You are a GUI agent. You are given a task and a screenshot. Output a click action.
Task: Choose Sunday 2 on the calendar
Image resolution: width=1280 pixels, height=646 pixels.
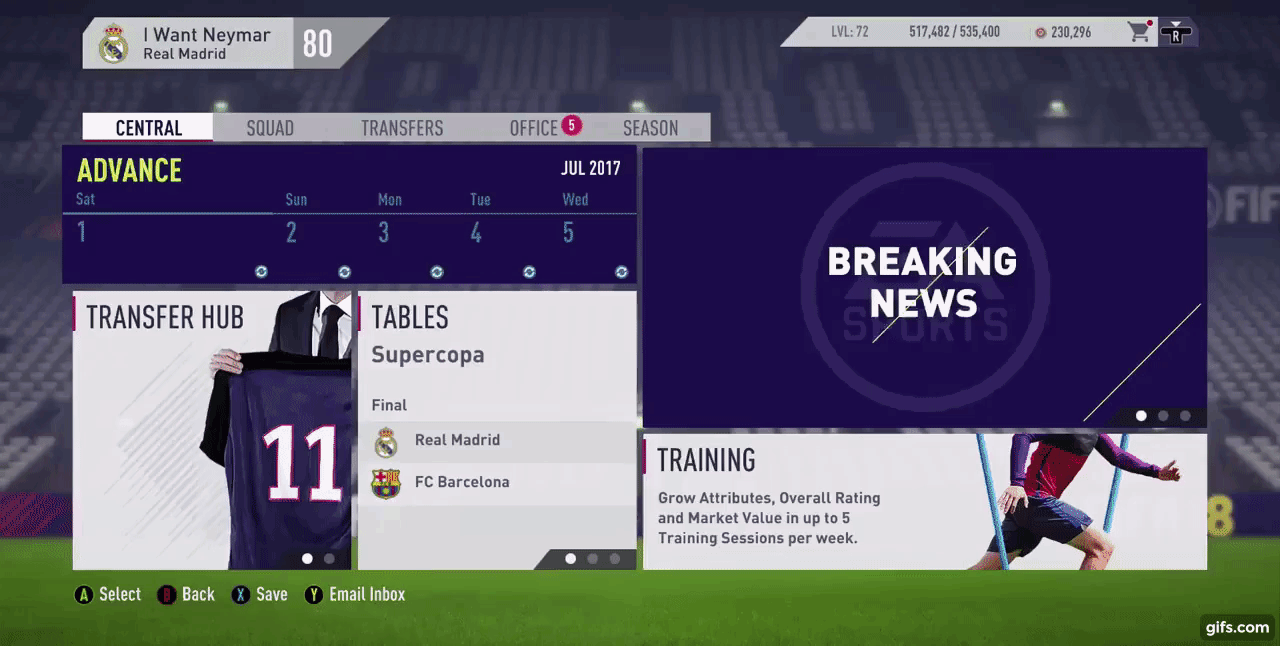(291, 234)
